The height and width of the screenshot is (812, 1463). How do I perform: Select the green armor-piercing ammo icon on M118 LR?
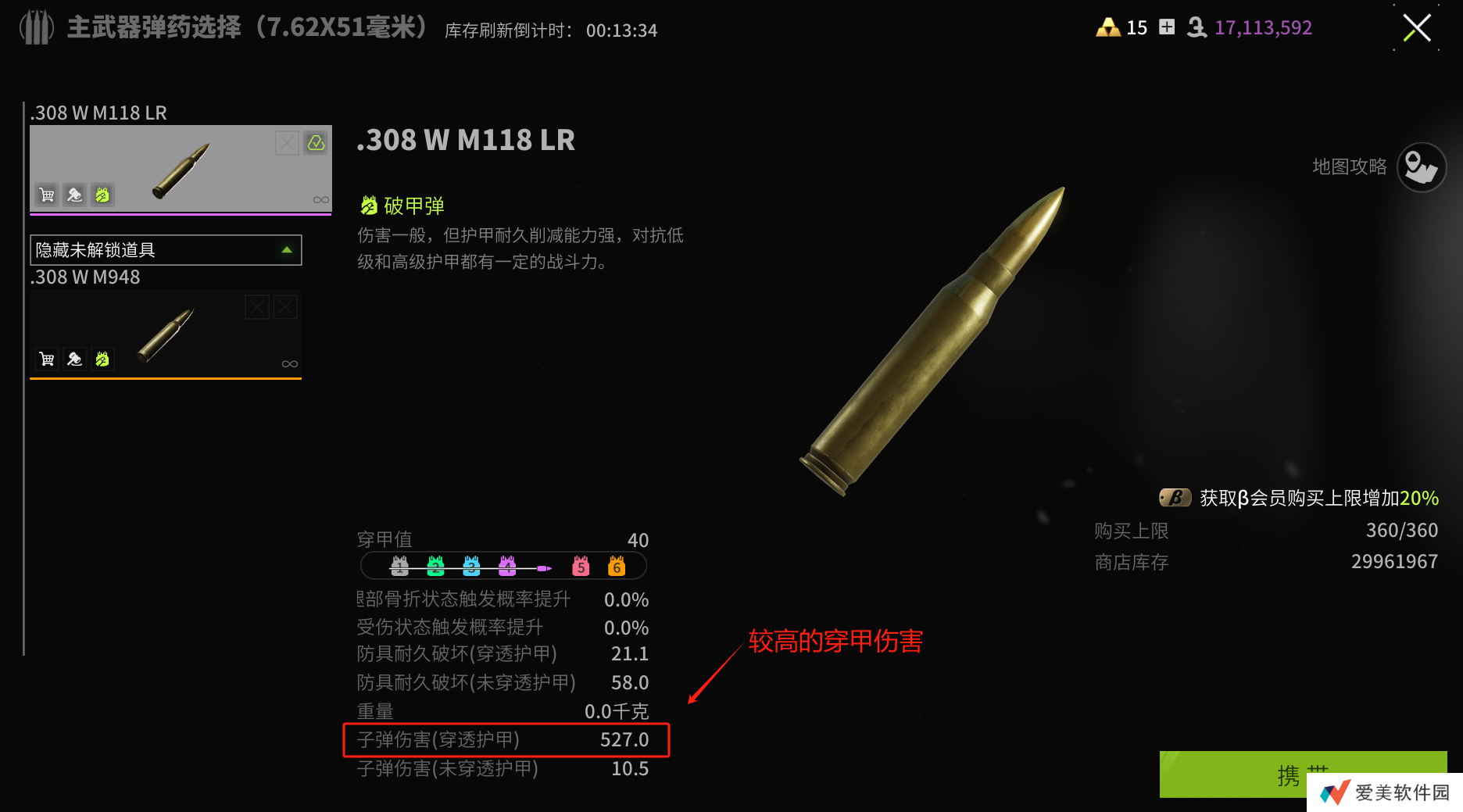102,195
